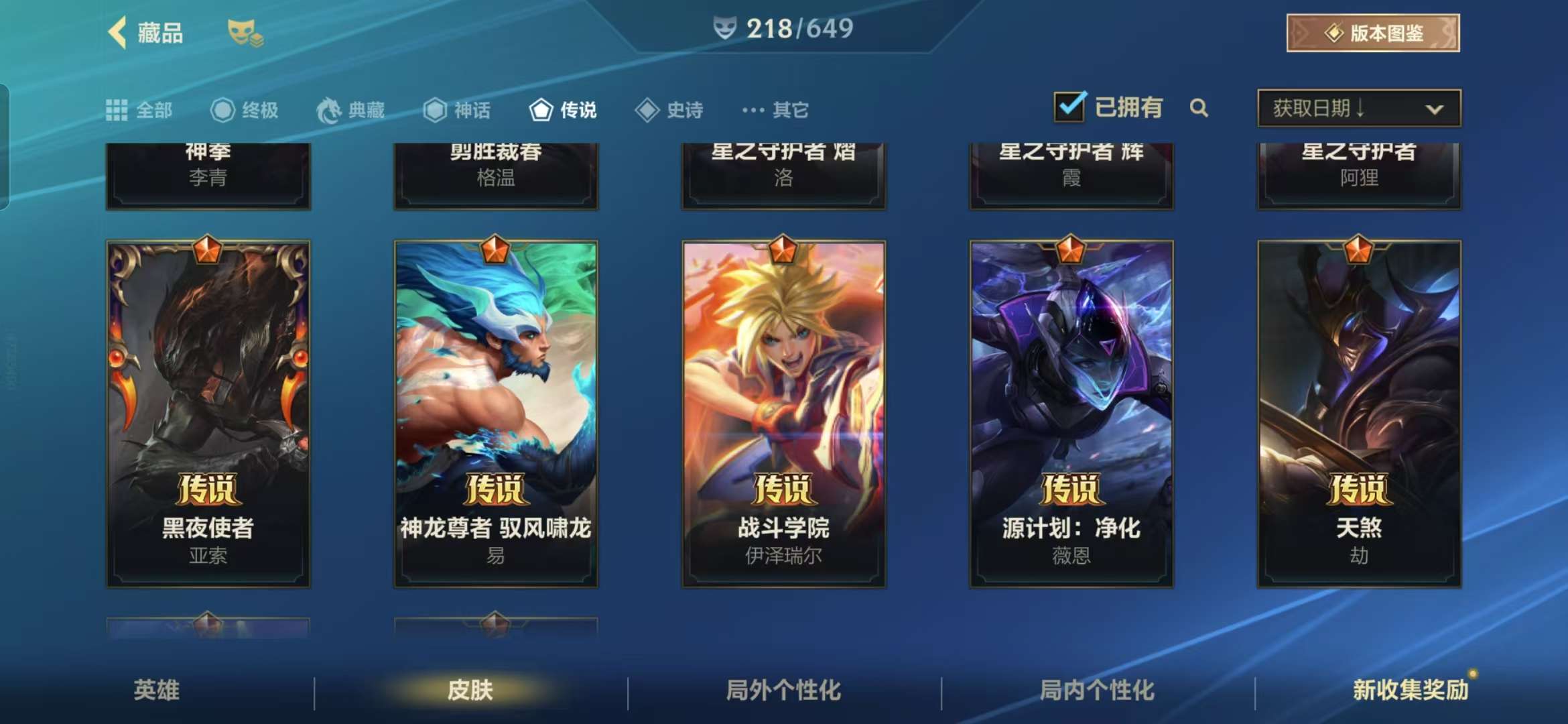The height and width of the screenshot is (724, 1568).
Task: Switch to the 神话 rarity filter
Action: click(x=457, y=110)
